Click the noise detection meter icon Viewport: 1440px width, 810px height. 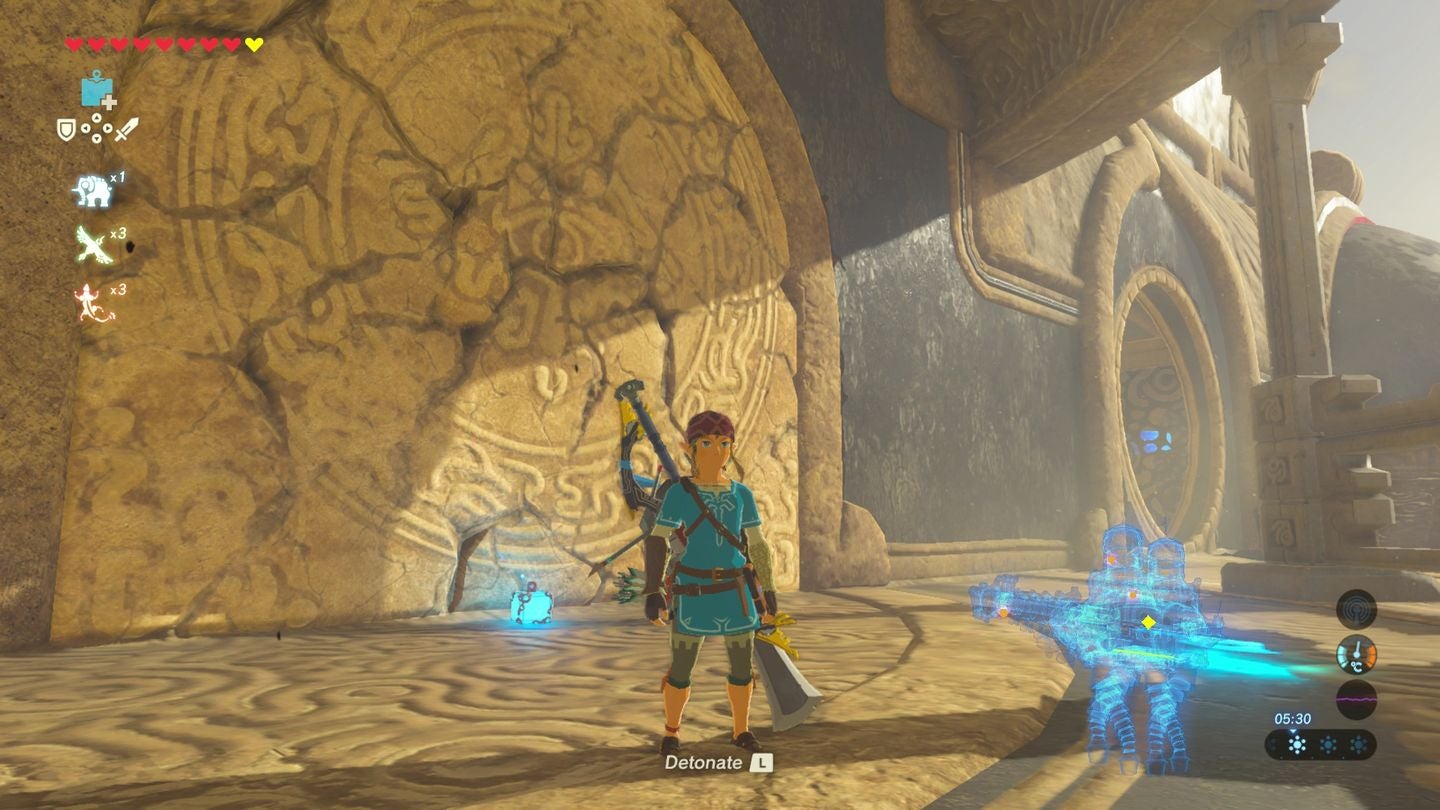[x=1357, y=699]
